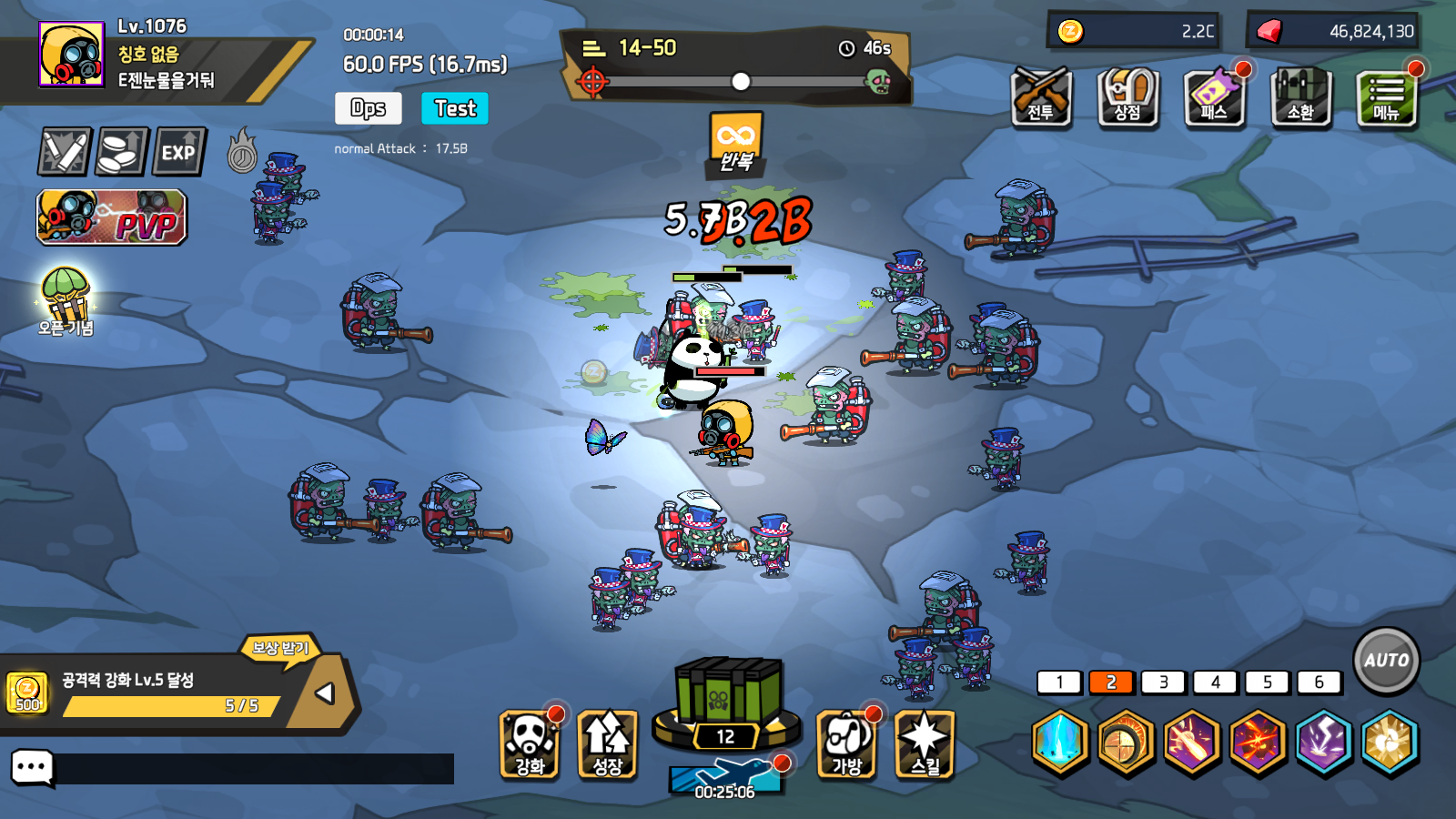Toggle the AUTO skill button
Image resolution: width=1456 pixels, height=819 pixels.
1386,661
